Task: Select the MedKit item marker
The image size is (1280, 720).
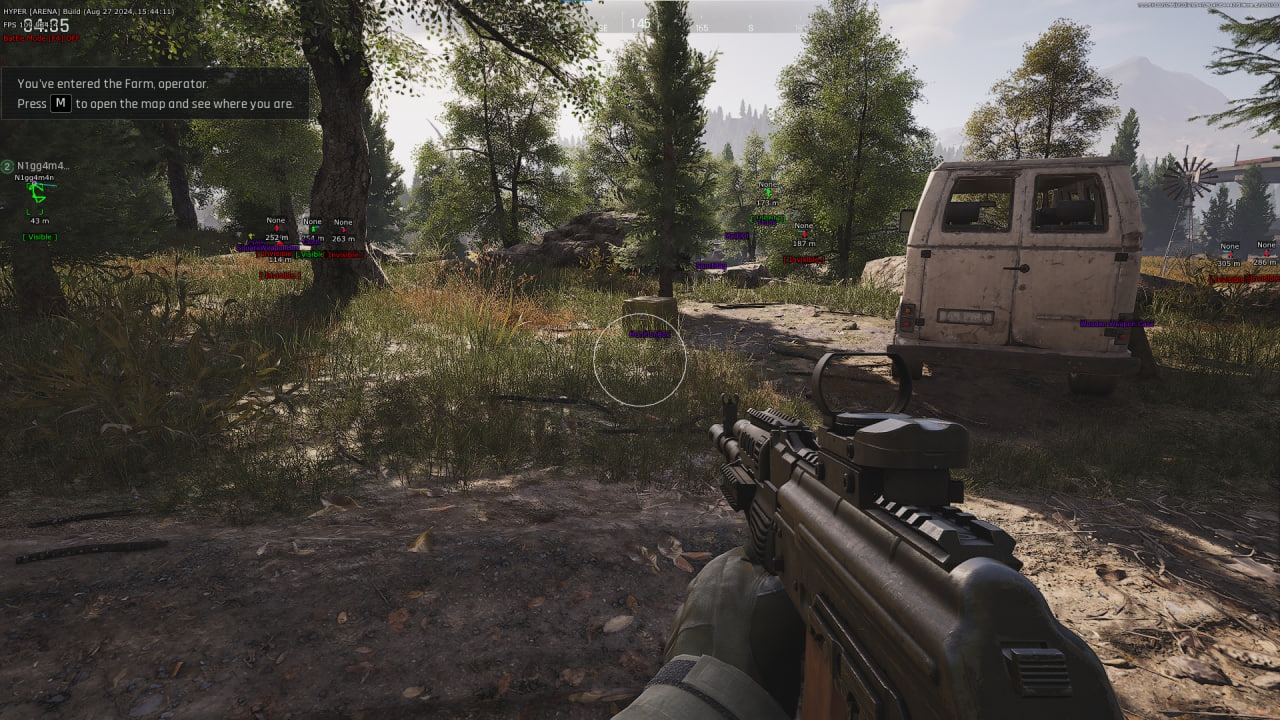Action: (x=736, y=235)
